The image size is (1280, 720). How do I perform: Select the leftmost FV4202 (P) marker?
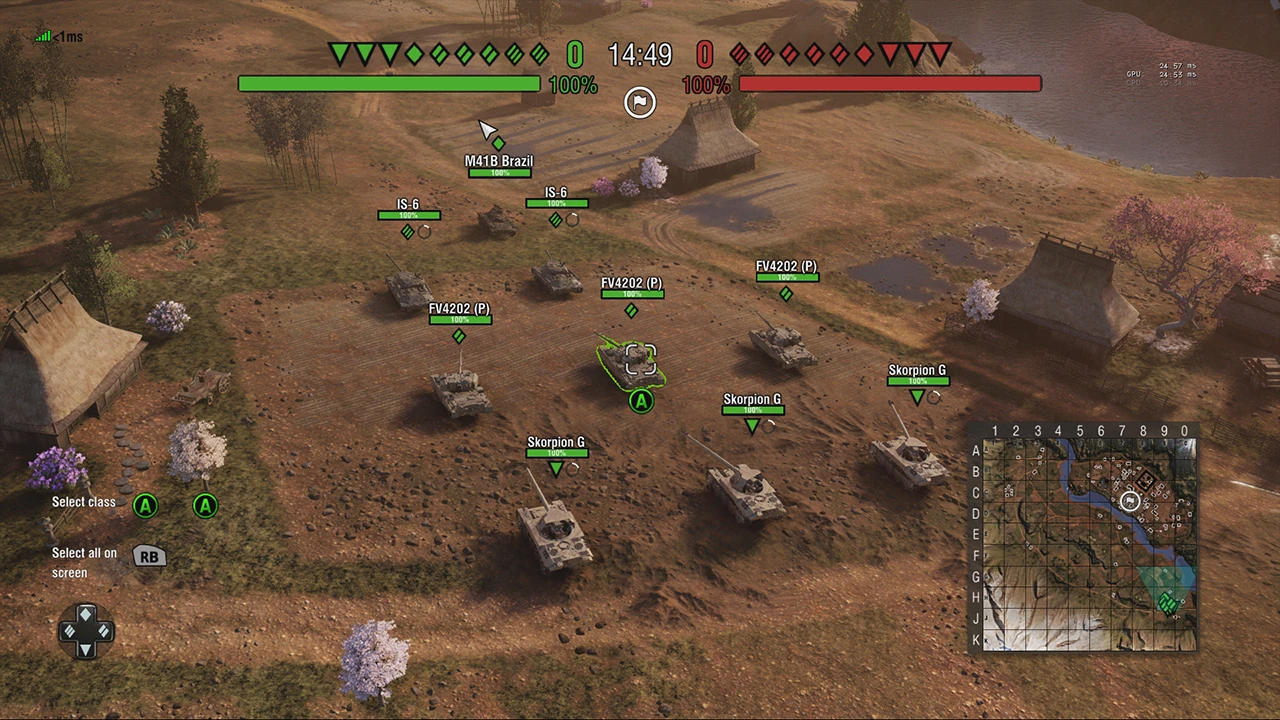459,337
